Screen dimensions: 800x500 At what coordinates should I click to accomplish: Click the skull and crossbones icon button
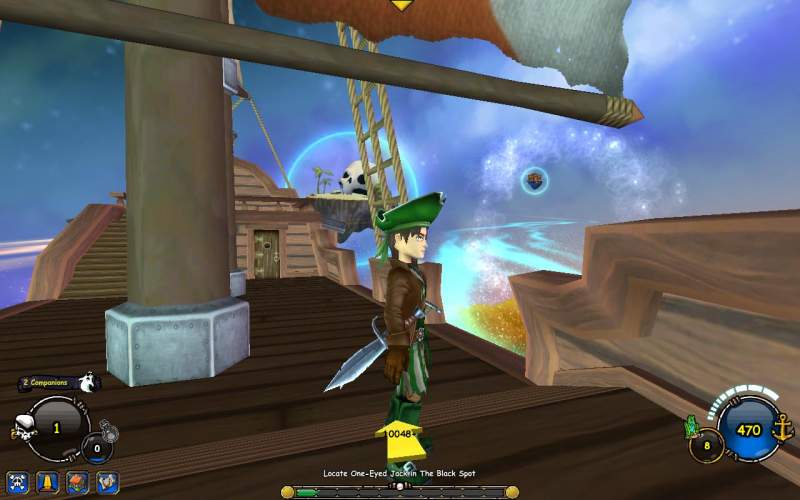point(16,482)
